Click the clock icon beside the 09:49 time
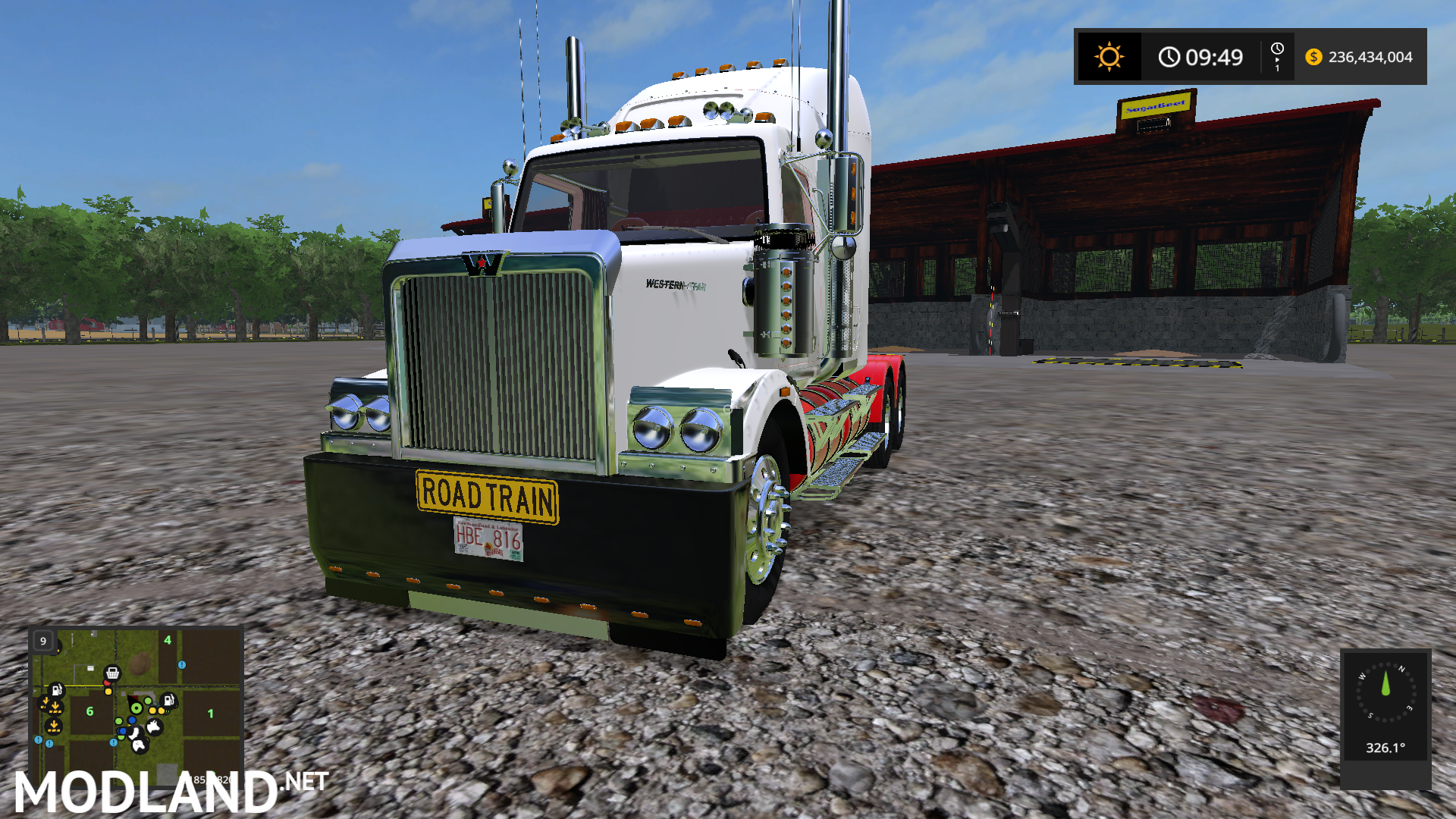Image resolution: width=1456 pixels, height=819 pixels. (x=1170, y=56)
